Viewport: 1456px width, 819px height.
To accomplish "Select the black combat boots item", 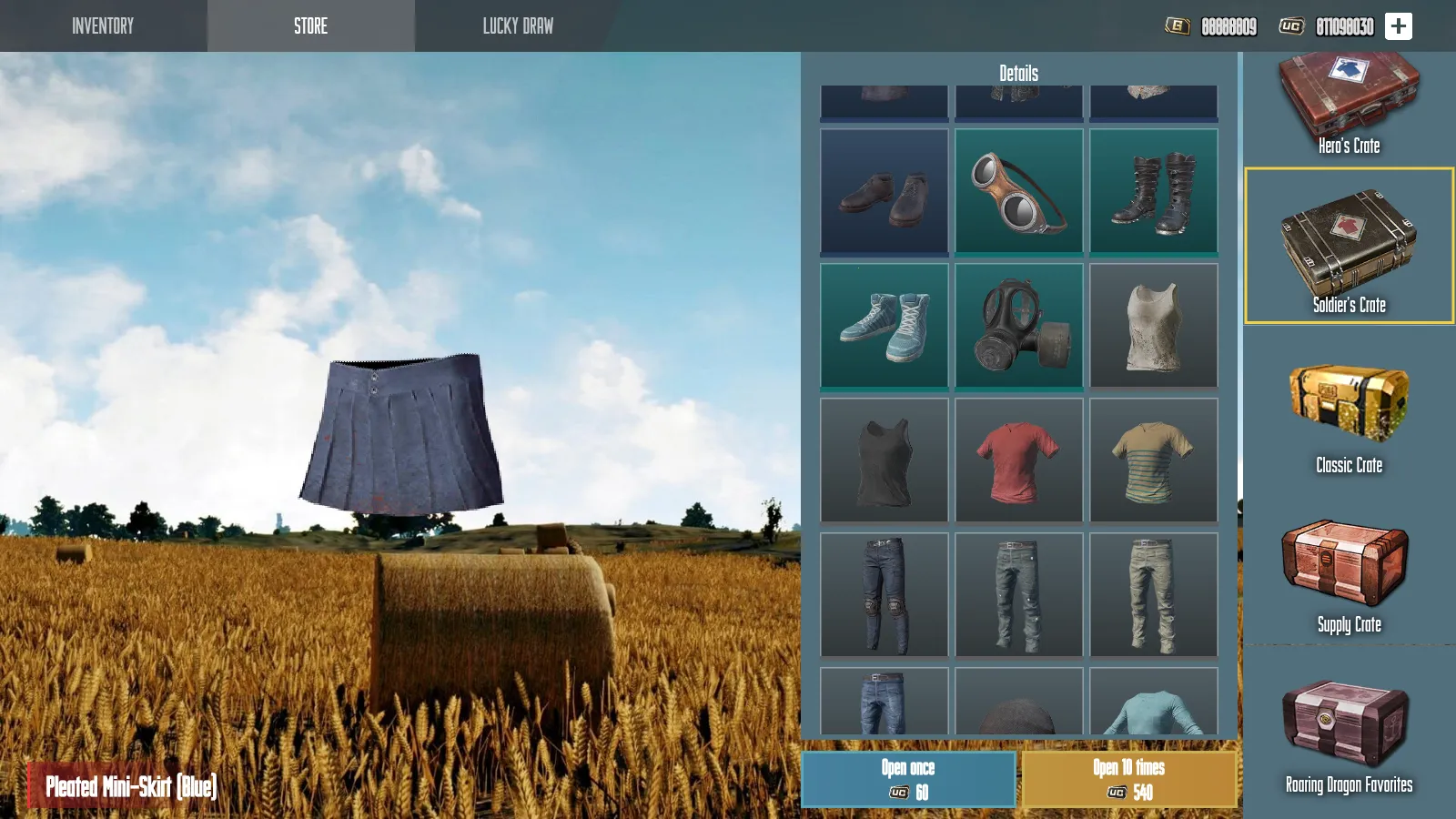I will [1153, 192].
